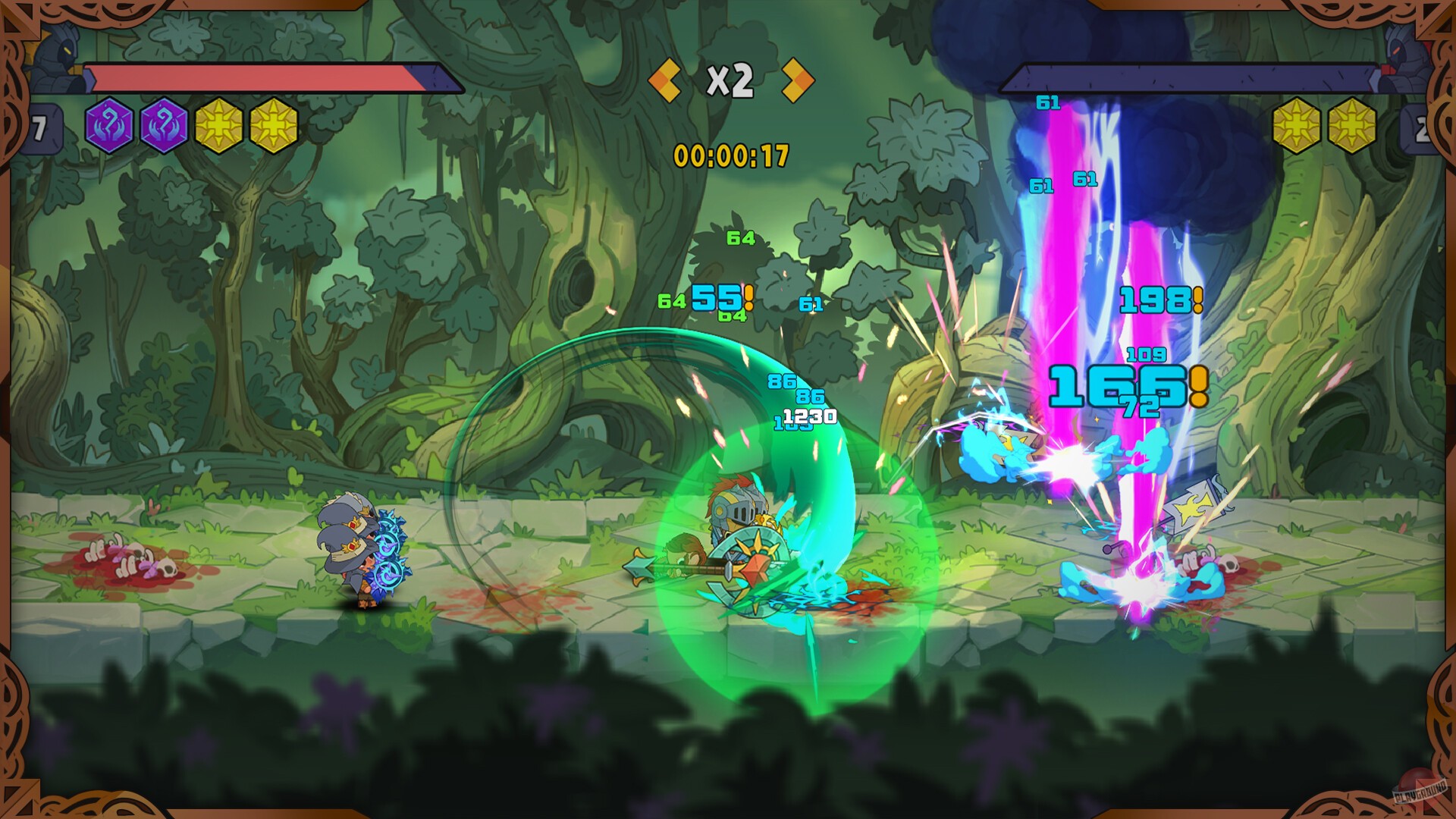Select the right player's second gold sun emblem
Screen dimensions: 1456x819
1354,124
